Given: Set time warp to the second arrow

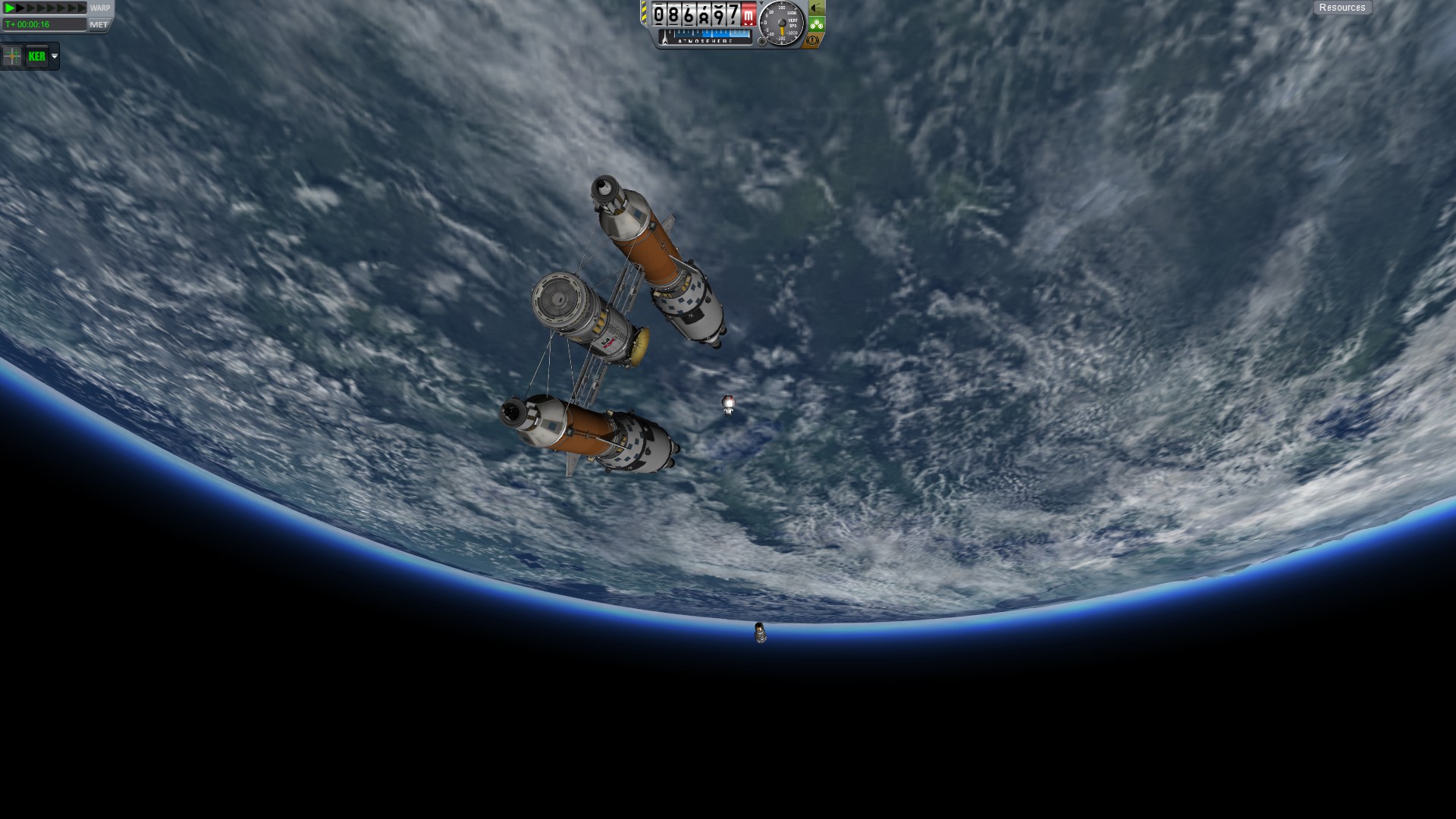Looking at the screenshot, I should click(20, 8).
